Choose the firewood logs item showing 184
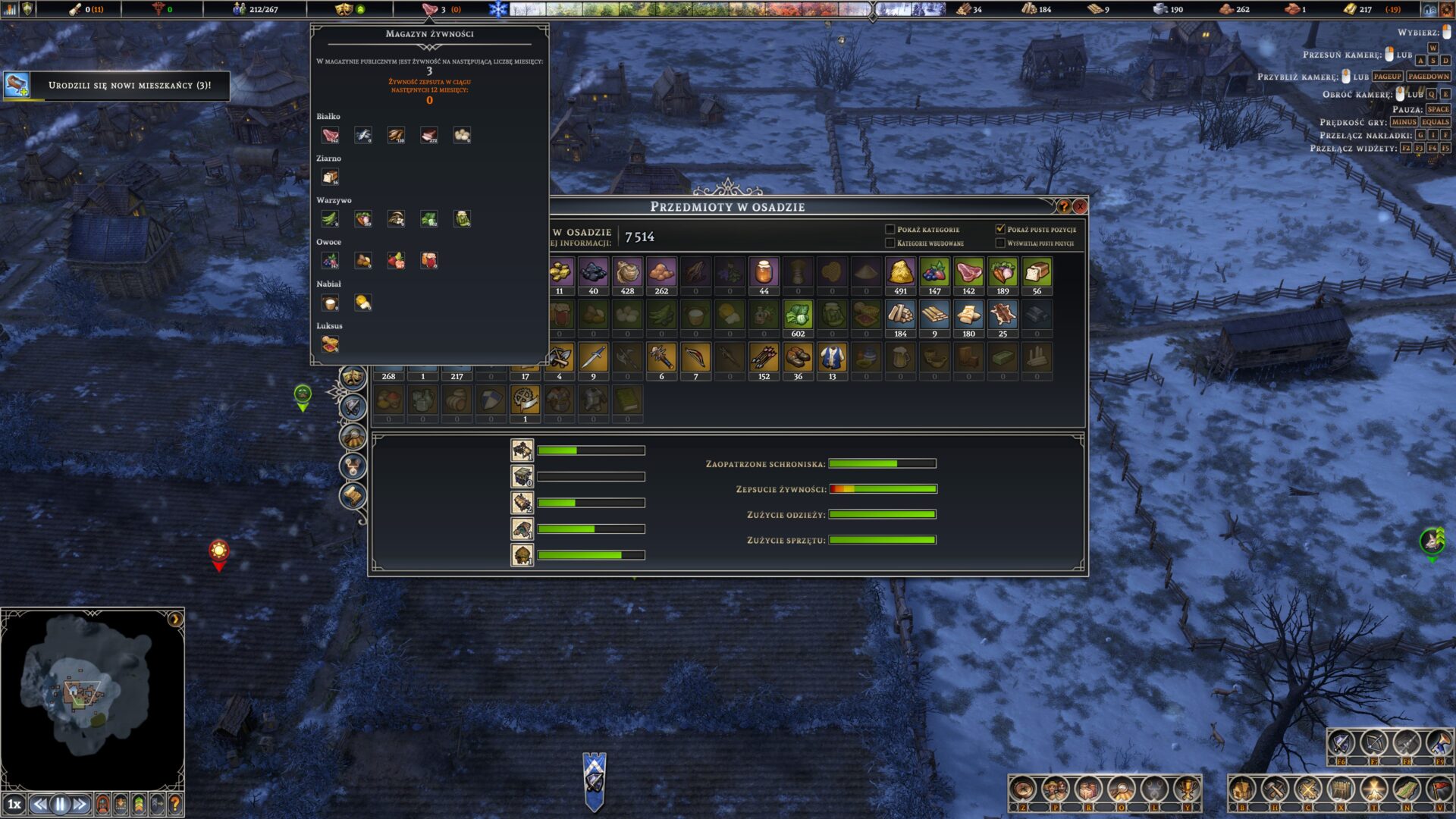Image resolution: width=1456 pixels, height=819 pixels. pos(900,315)
